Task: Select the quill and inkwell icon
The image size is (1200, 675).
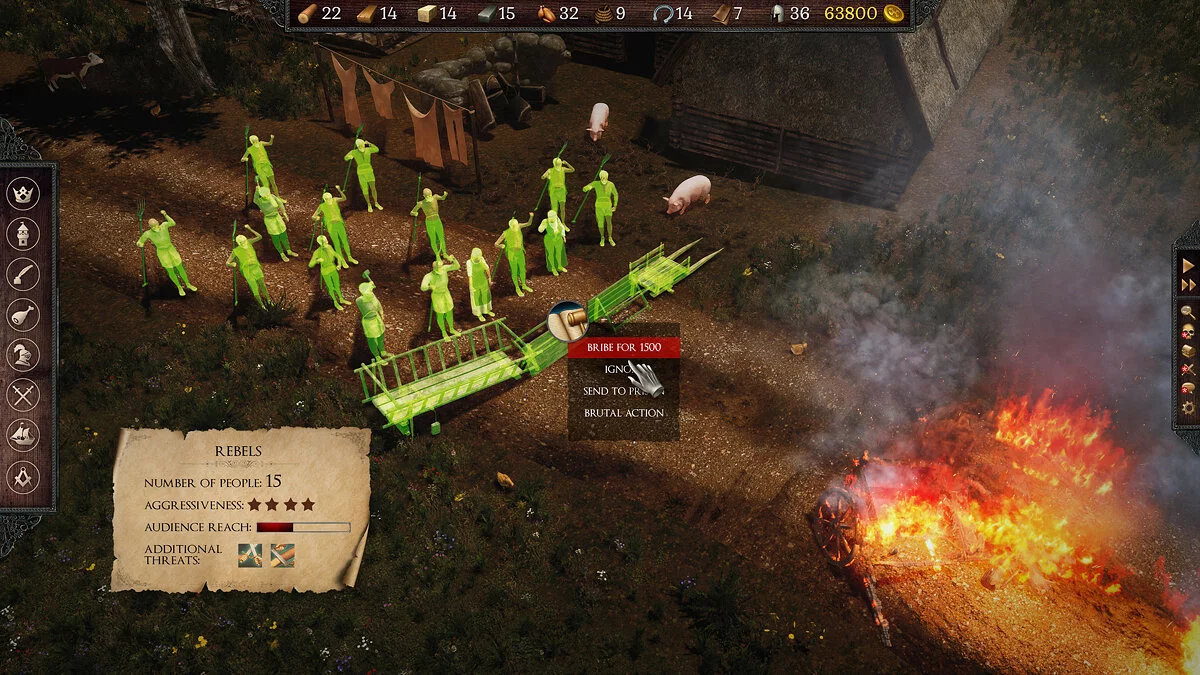Action: [23, 274]
